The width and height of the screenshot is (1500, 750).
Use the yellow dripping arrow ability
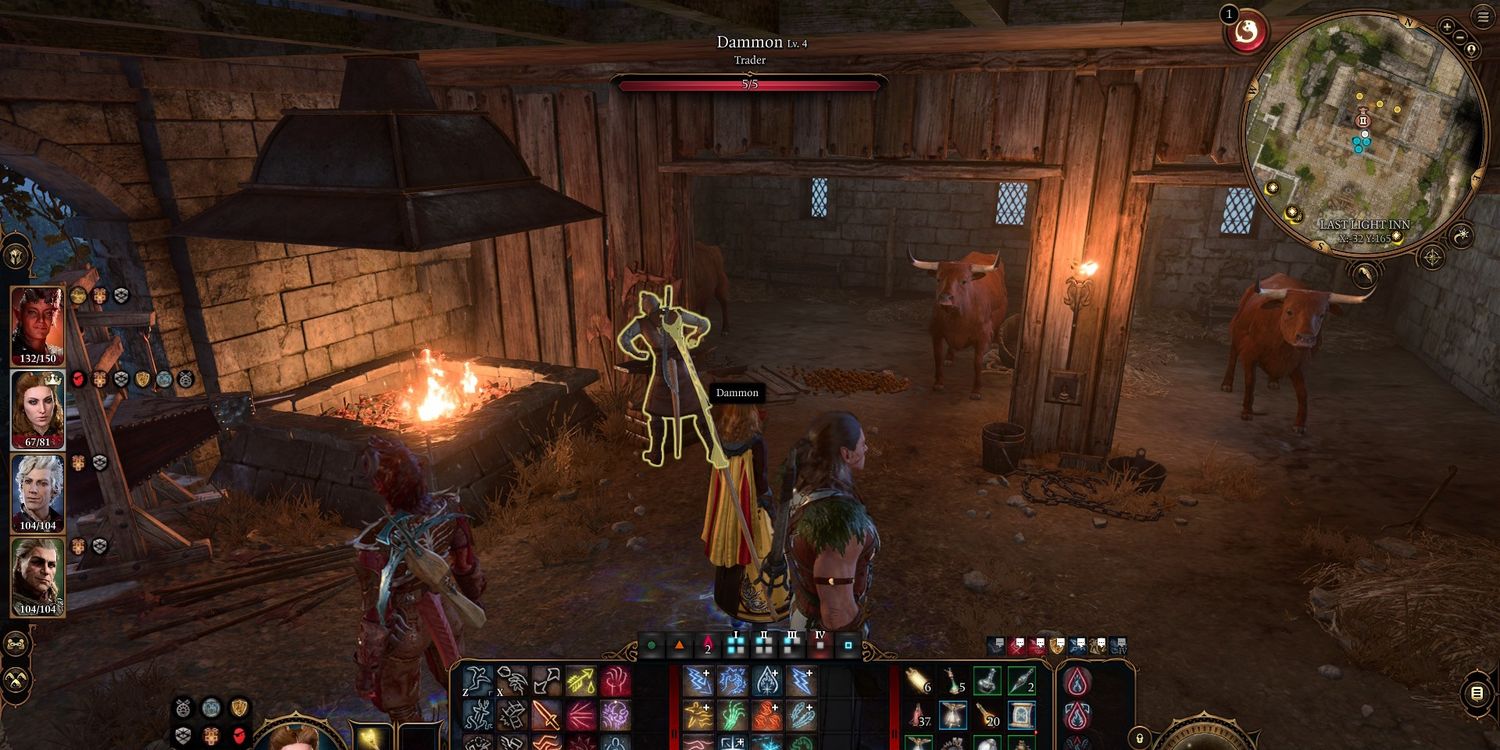pos(580,681)
